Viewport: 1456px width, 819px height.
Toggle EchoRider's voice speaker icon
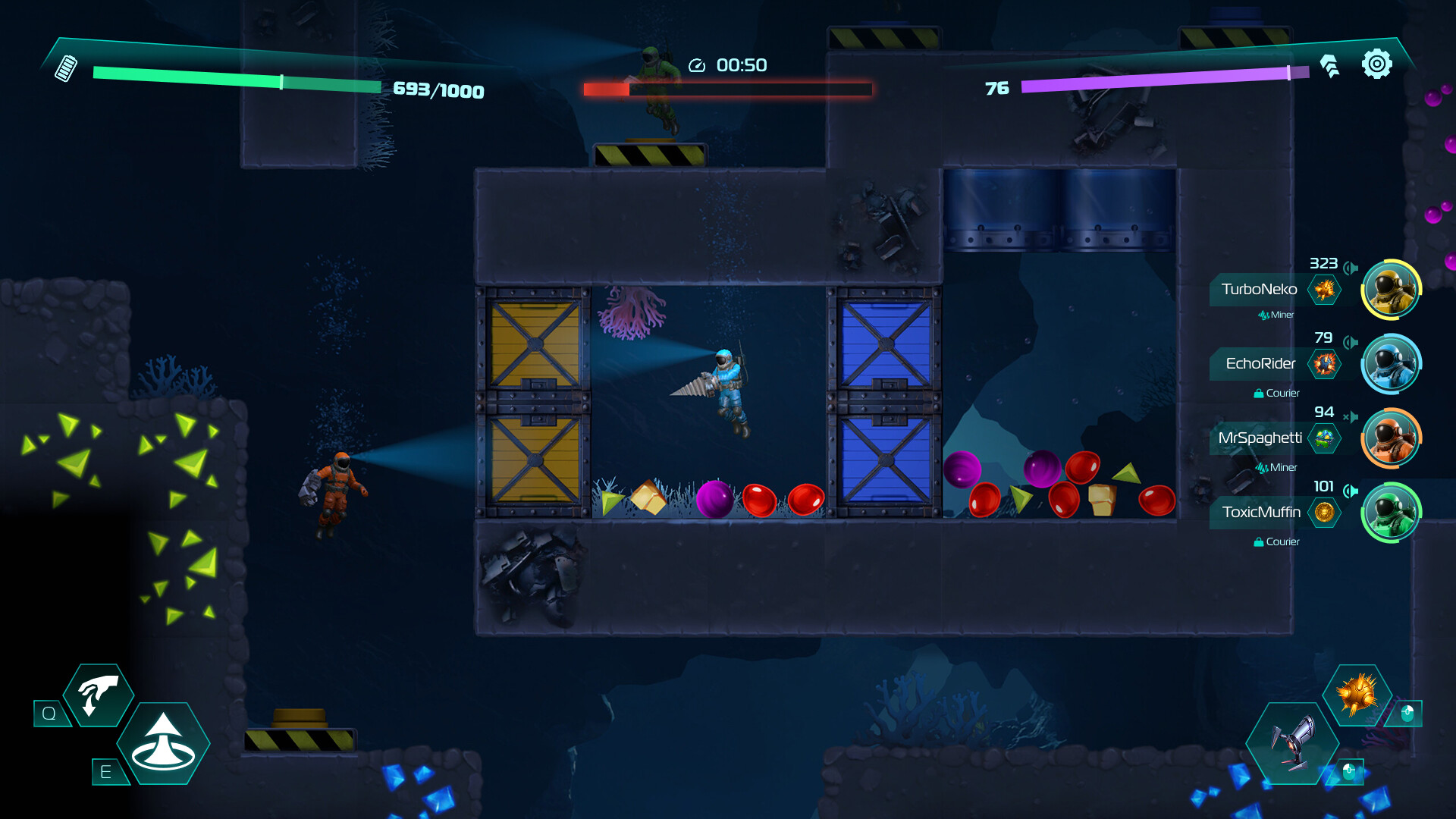pos(1351,342)
